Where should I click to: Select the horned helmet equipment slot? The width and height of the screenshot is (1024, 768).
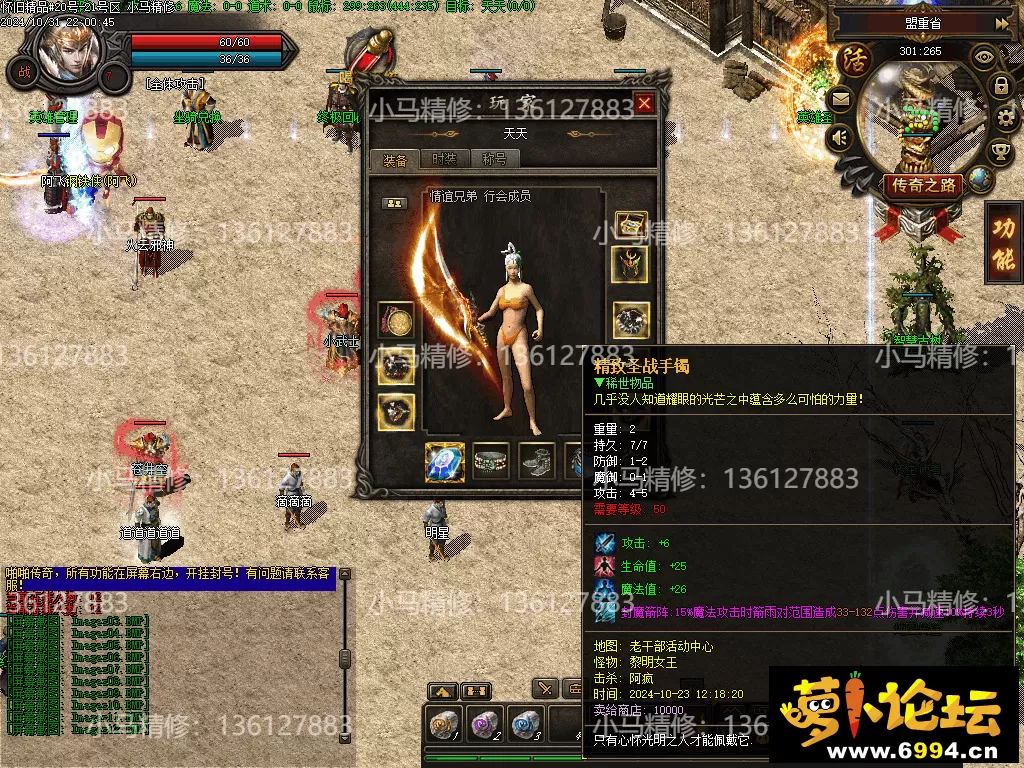(631, 264)
